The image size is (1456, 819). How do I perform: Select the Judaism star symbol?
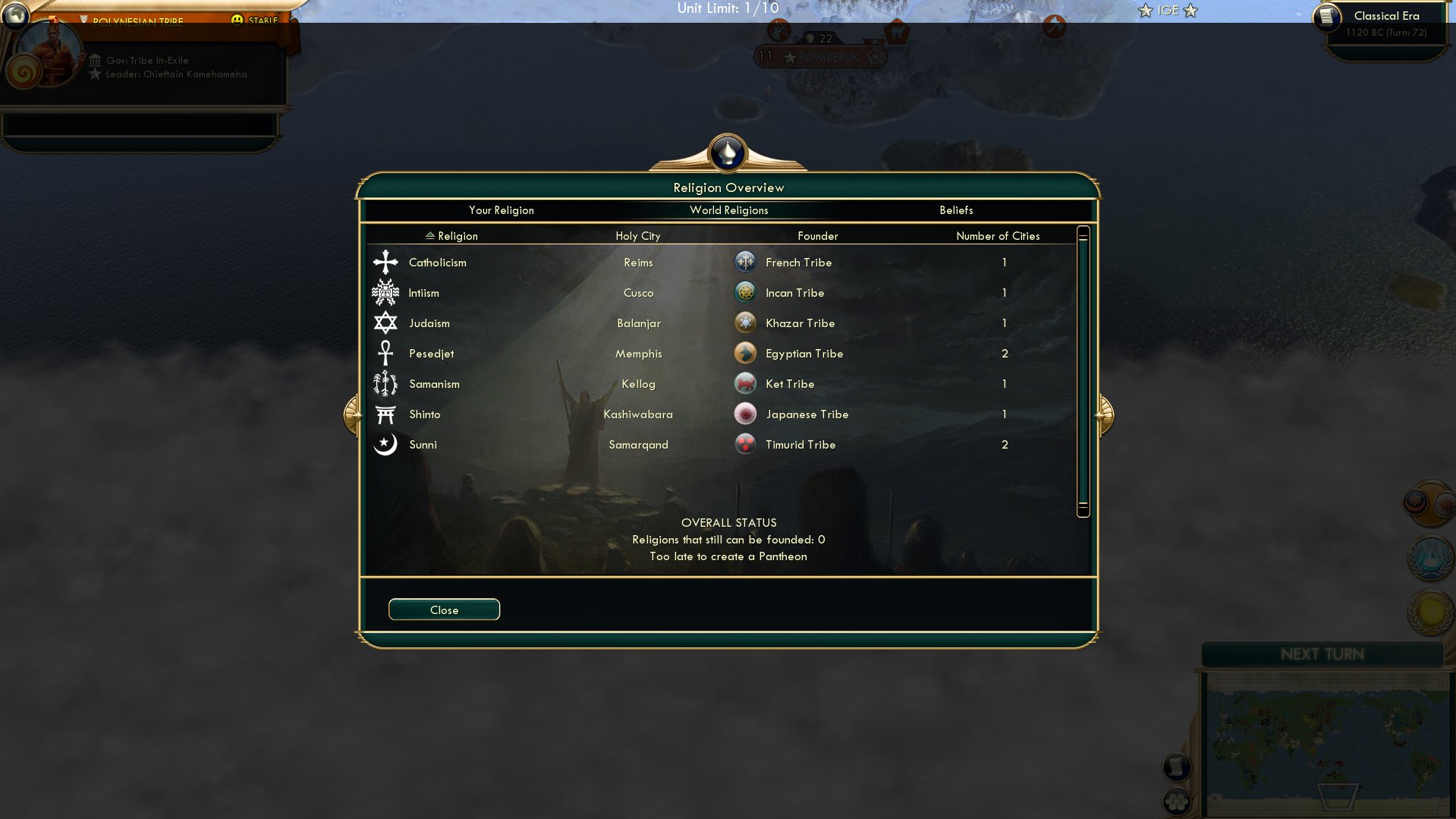coord(385,323)
